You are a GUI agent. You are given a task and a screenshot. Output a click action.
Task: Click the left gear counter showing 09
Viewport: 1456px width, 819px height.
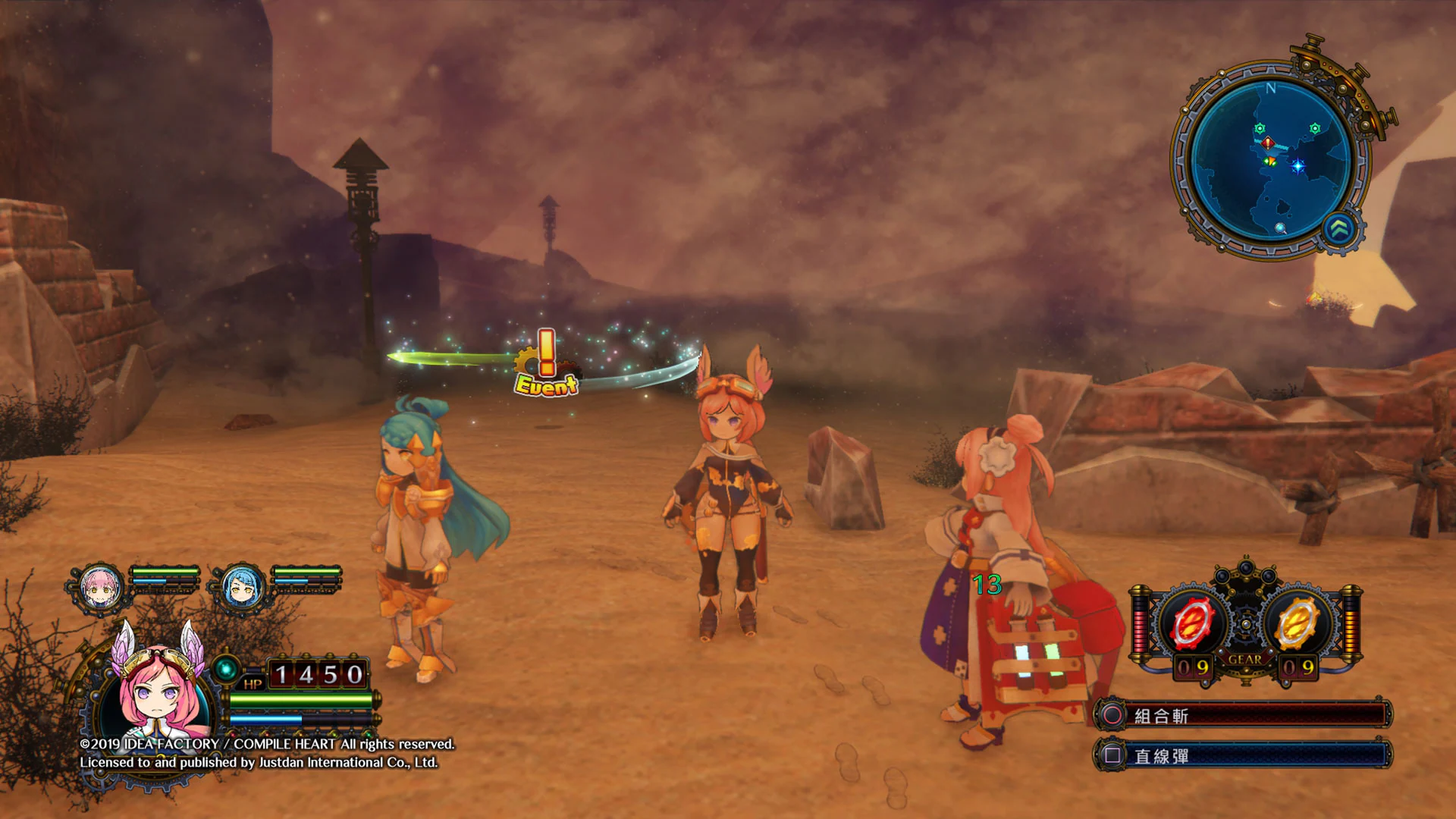1192,667
